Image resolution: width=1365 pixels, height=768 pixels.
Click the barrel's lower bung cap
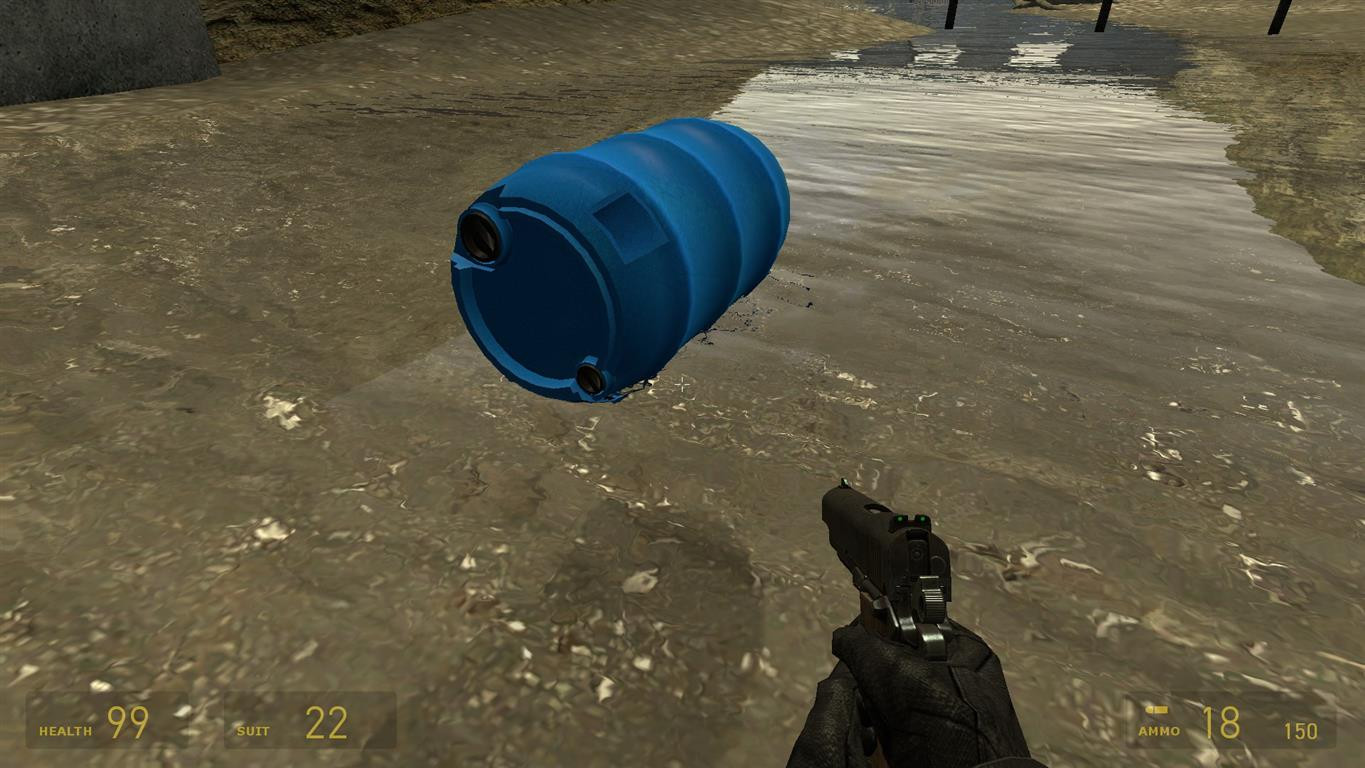tap(588, 378)
